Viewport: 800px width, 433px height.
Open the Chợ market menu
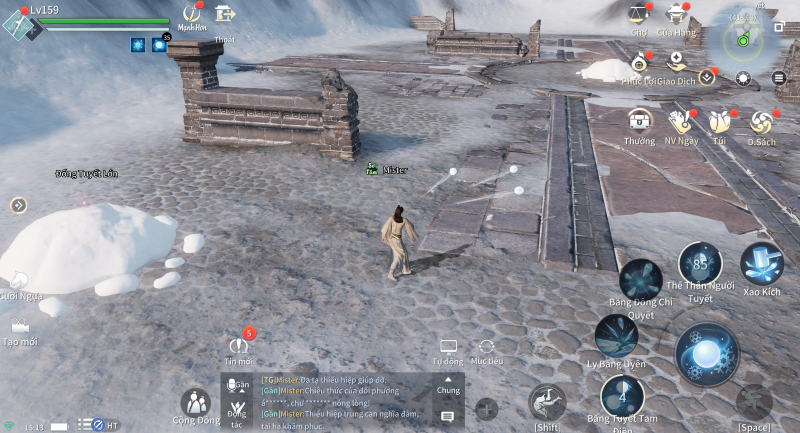click(x=637, y=15)
